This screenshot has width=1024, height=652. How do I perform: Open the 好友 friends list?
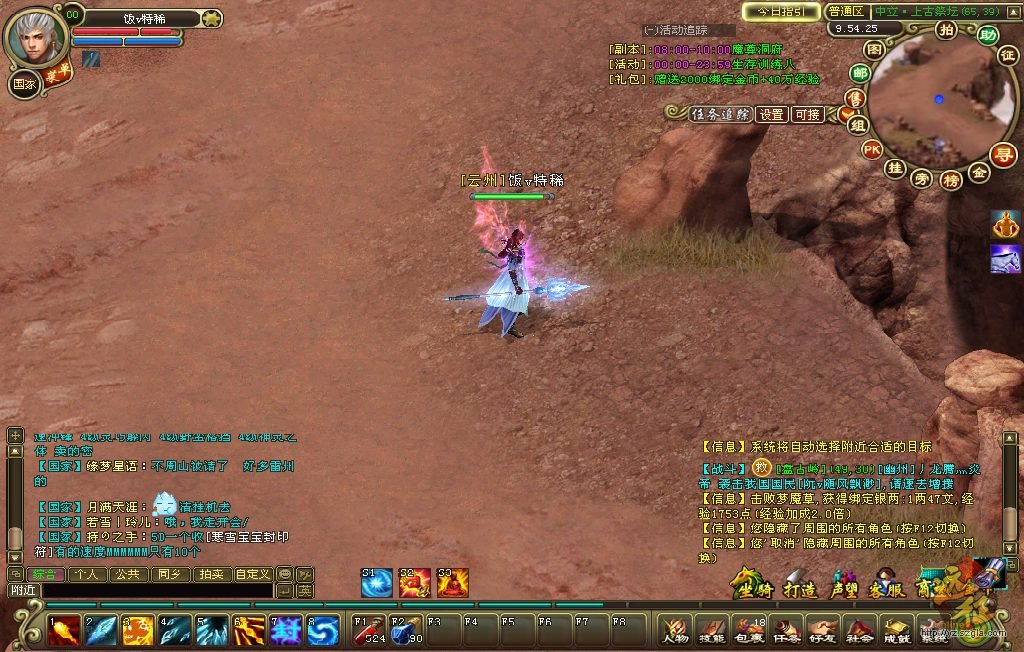pos(822,630)
